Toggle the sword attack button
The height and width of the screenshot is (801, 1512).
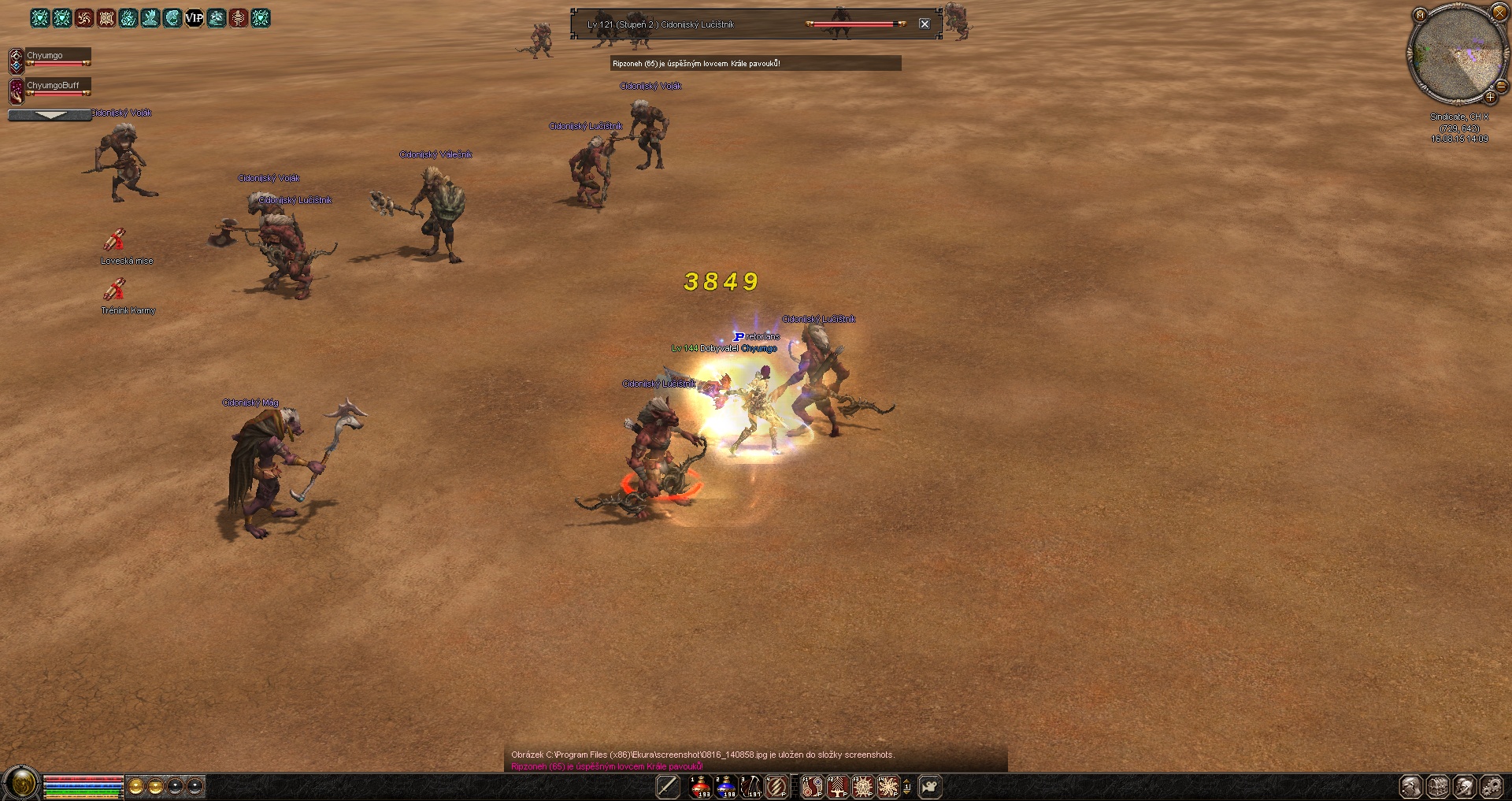(667, 786)
